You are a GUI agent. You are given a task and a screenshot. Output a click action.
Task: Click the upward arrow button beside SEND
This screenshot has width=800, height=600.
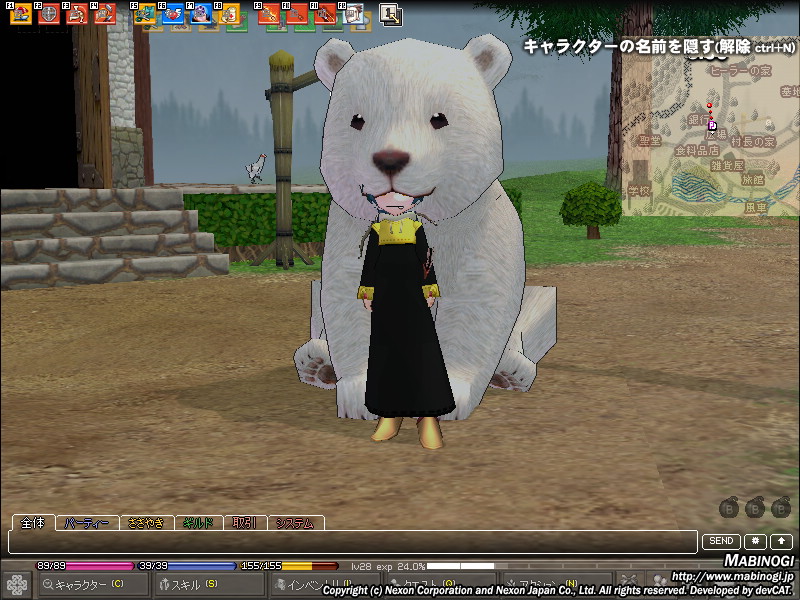click(780, 541)
